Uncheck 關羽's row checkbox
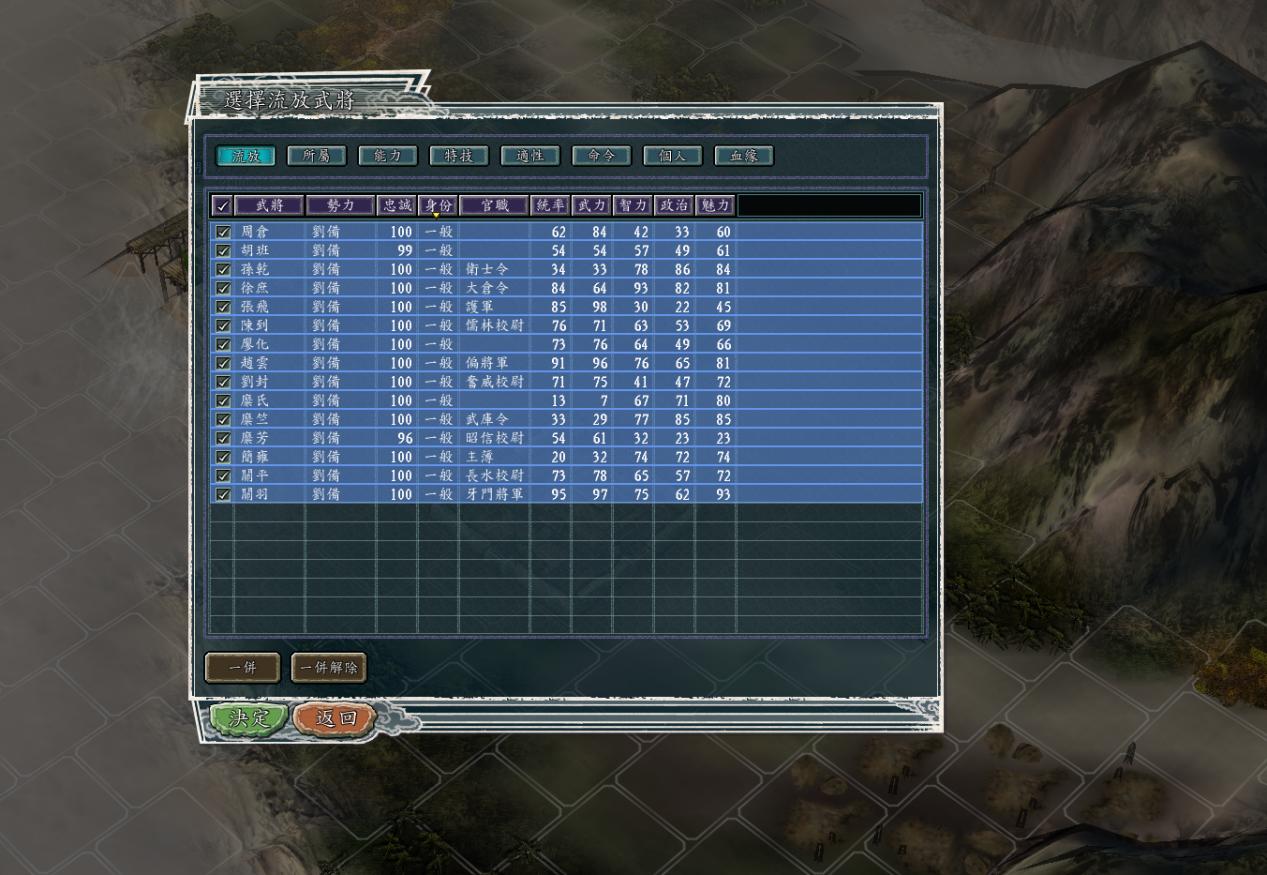Image resolution: width=1267 pixels, height=875 pixels. pos(223,494)
